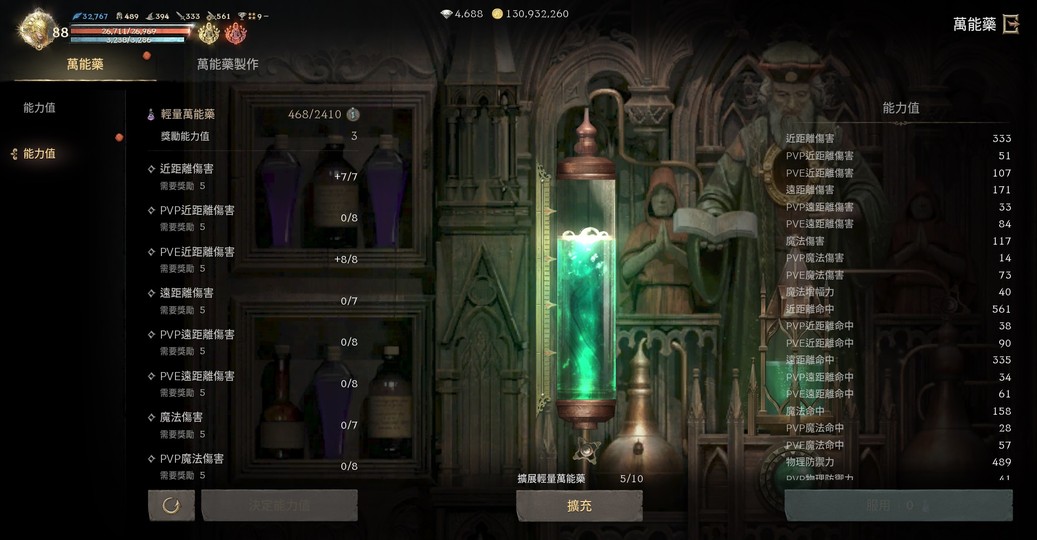The width and height of the screenshot is (1037, 540).
Task: Open the level 88 character portrait
Action: pos(38,29)
